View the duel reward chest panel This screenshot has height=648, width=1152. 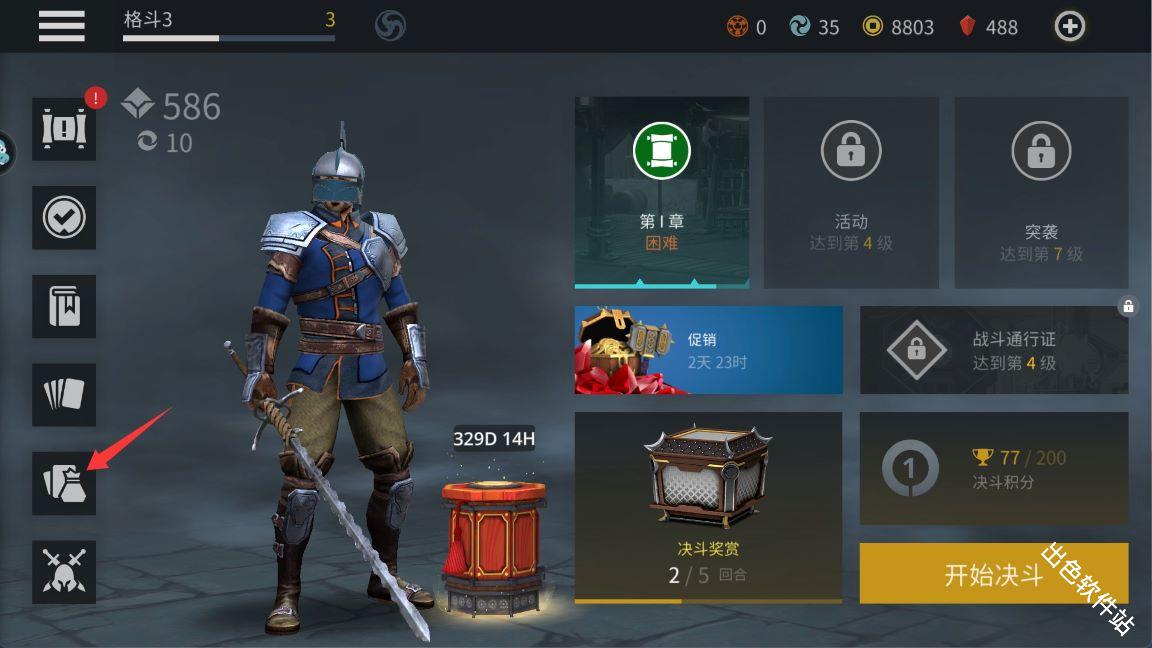(708, 507)
